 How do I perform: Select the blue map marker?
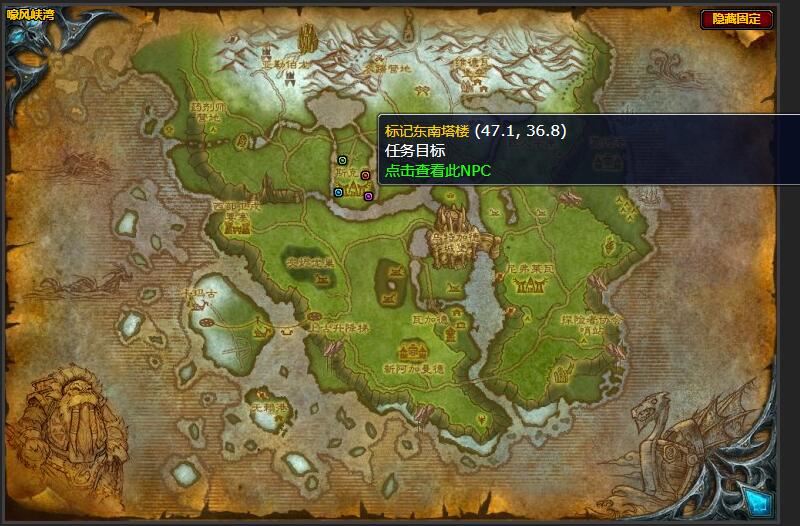(x=339, y=192)
